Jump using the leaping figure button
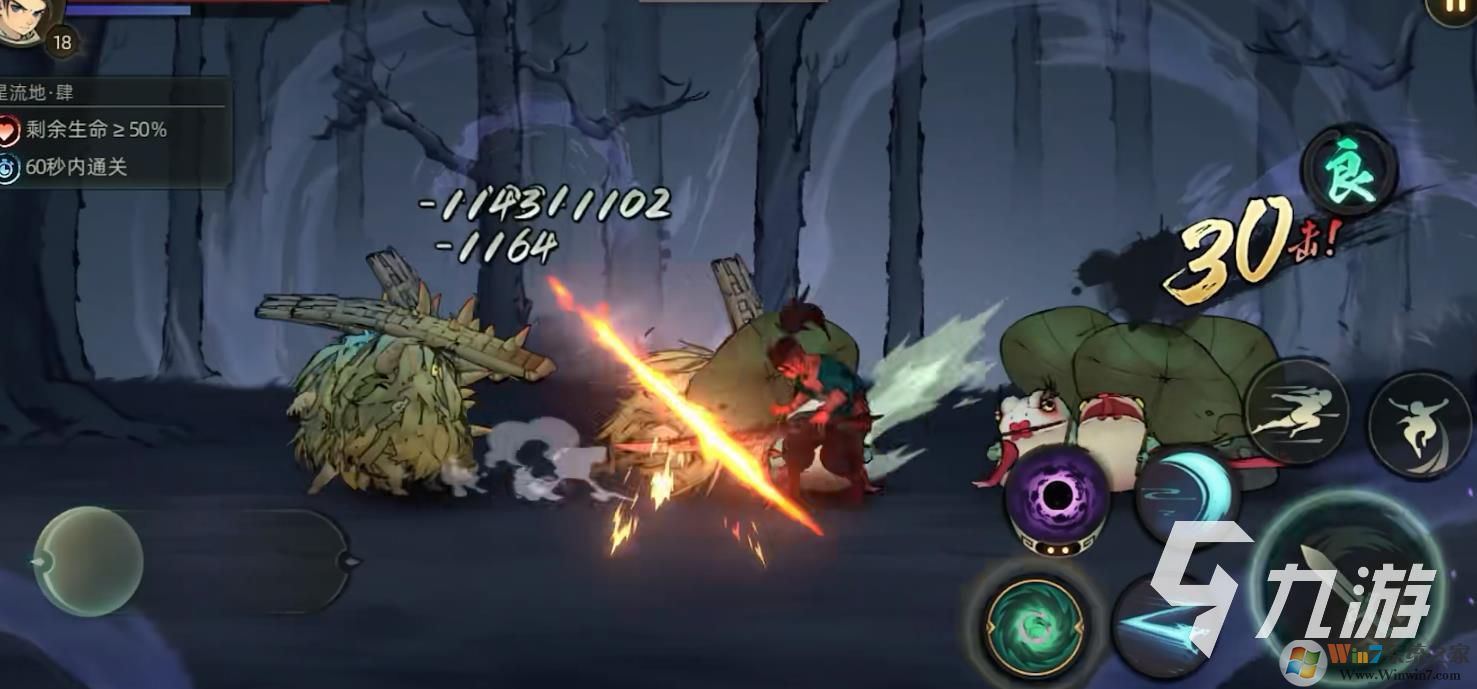1477x689 pixels. pyautogui.click(x=1420, y=423)
